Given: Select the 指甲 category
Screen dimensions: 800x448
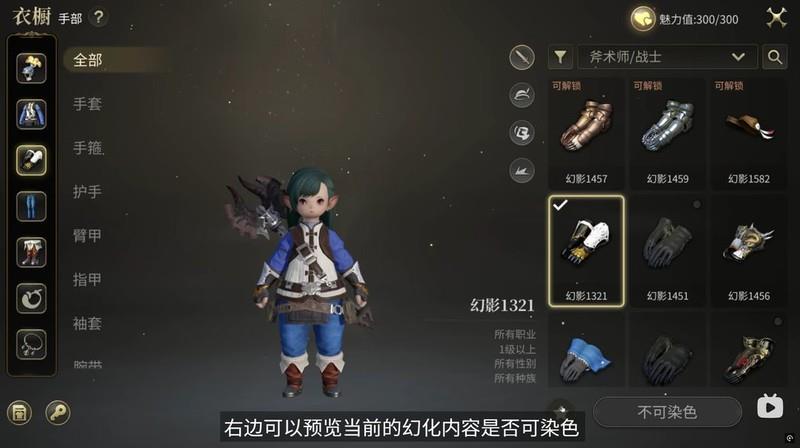Looking at the screenshot, I should tap(87, 279).
